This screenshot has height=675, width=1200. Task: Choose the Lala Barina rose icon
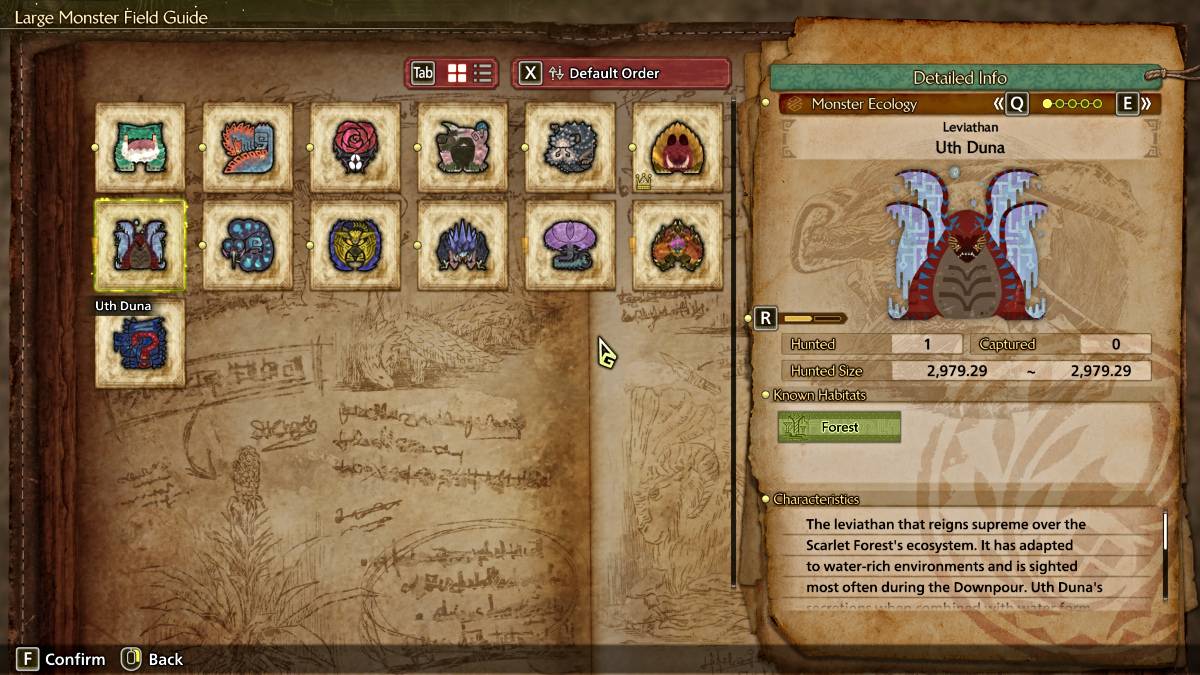tap(355, 147)
